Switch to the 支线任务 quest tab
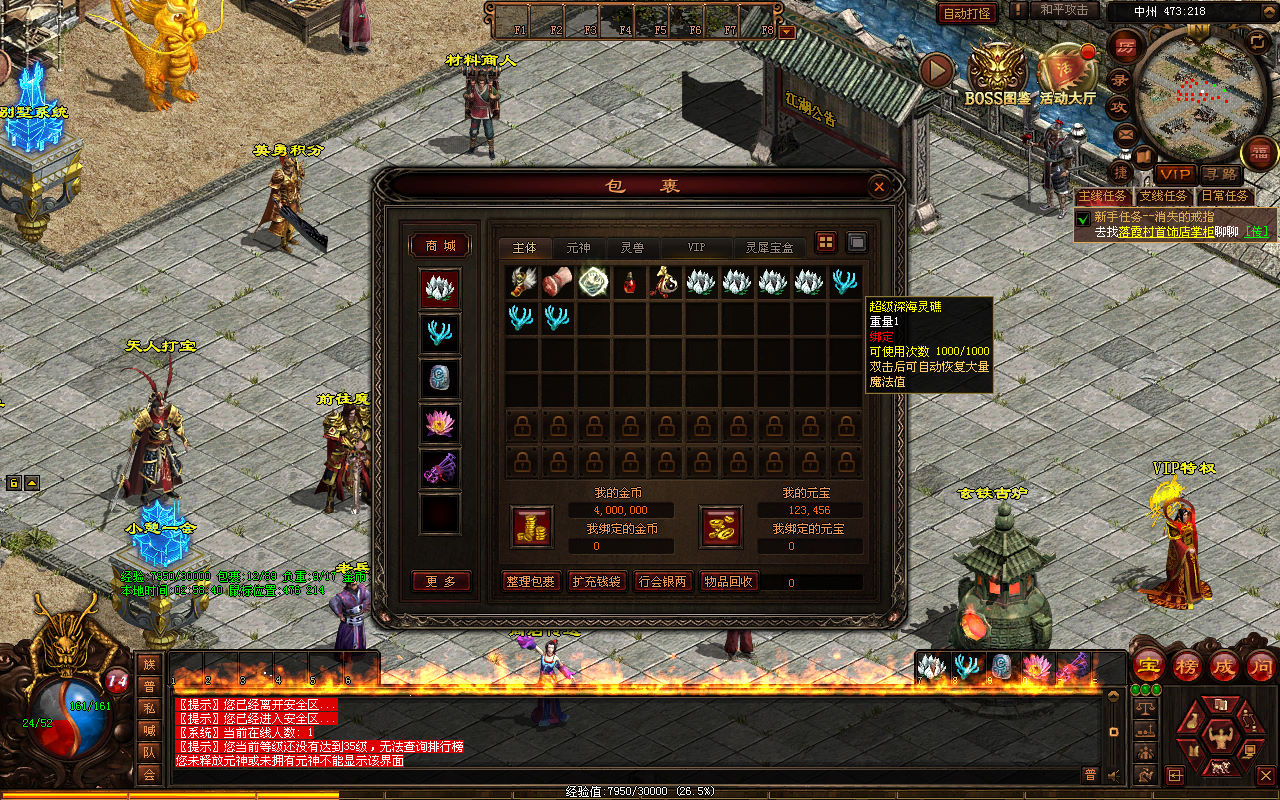This screenshot has height=800, width=1280. 1165,197
